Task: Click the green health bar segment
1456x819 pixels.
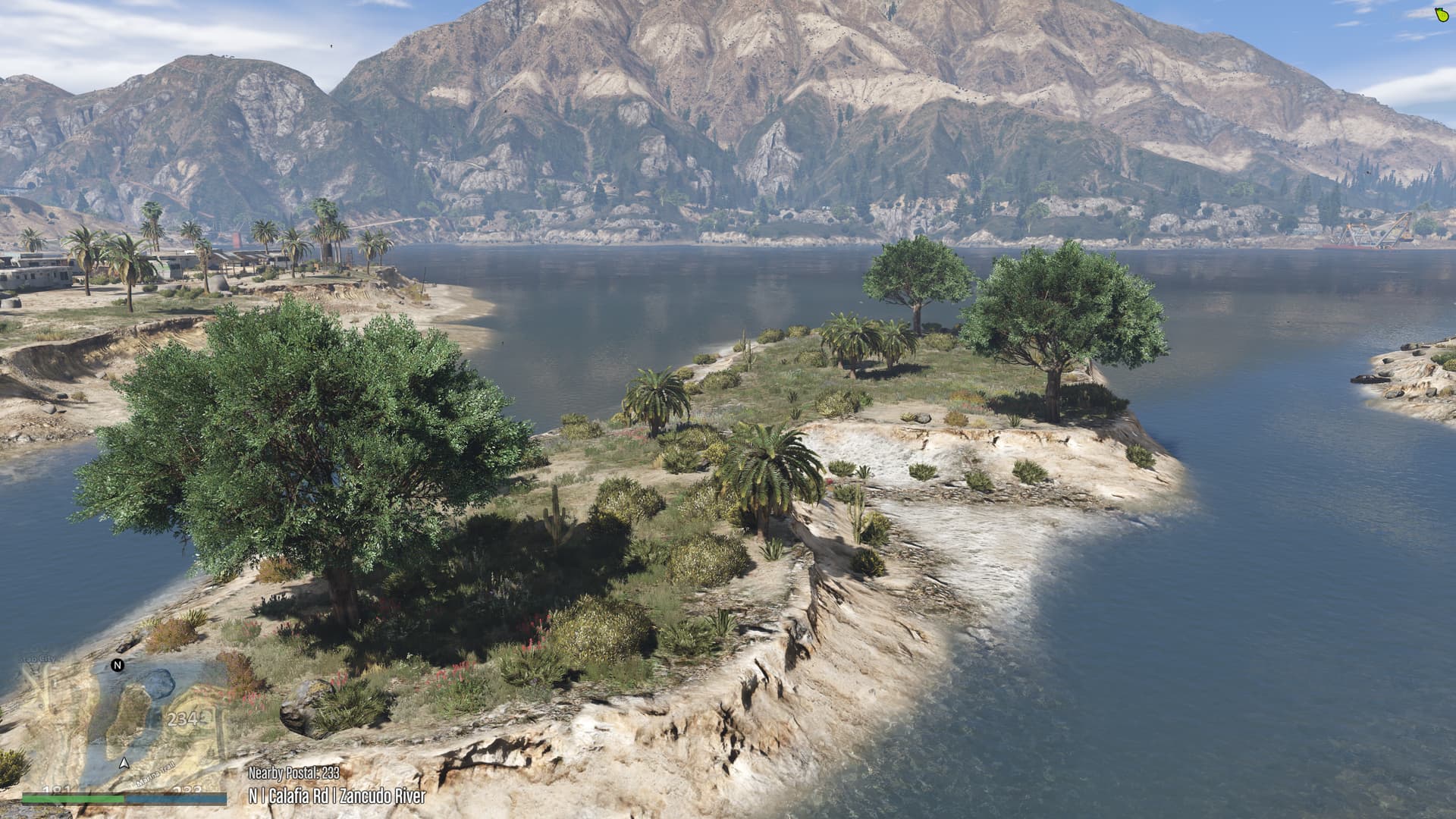Action: coord(73,800)
